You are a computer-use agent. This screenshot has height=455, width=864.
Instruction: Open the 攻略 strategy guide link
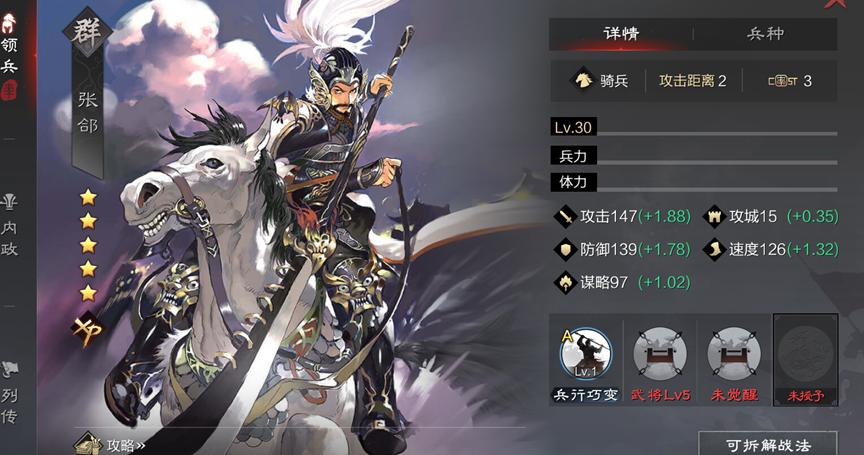pos(116,444)
